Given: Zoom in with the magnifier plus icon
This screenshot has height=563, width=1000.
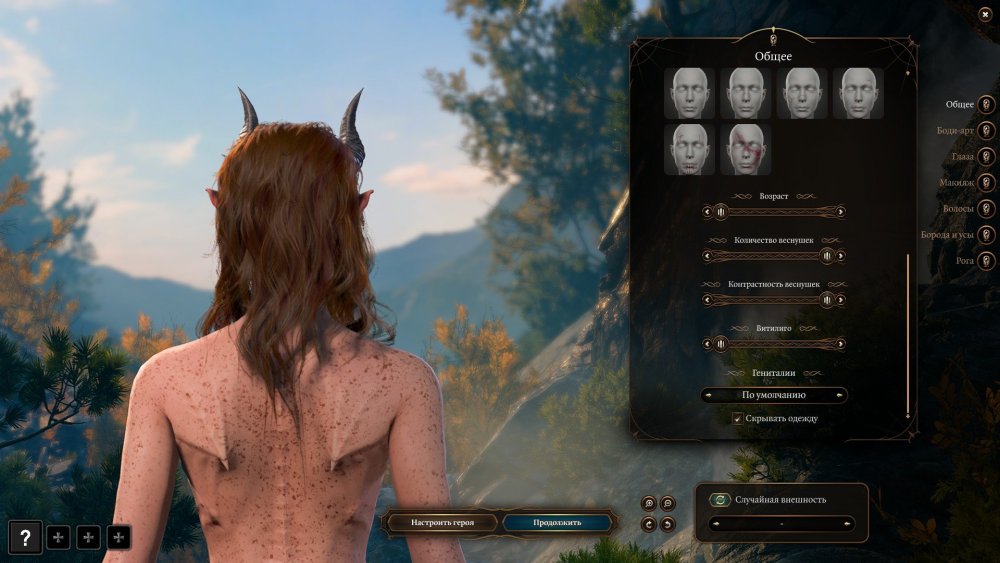Looking at the screenshot, I should point(650,503).
